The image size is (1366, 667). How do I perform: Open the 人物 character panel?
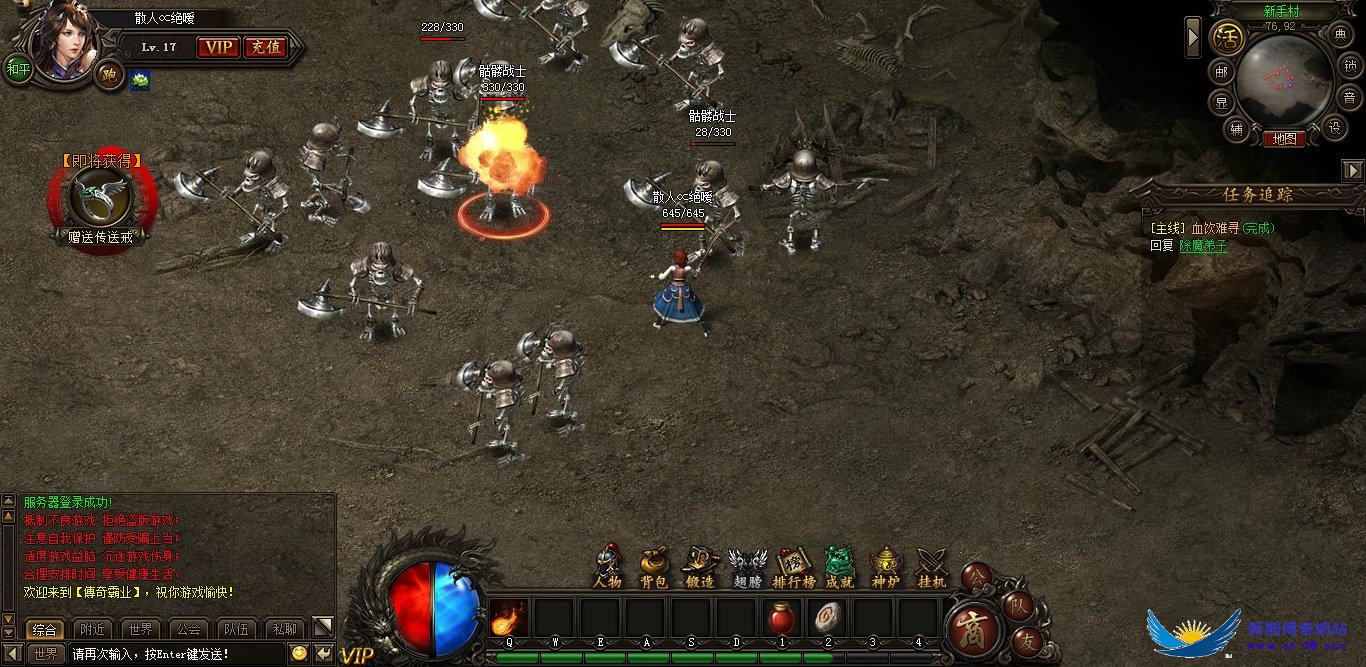(608, 566)
